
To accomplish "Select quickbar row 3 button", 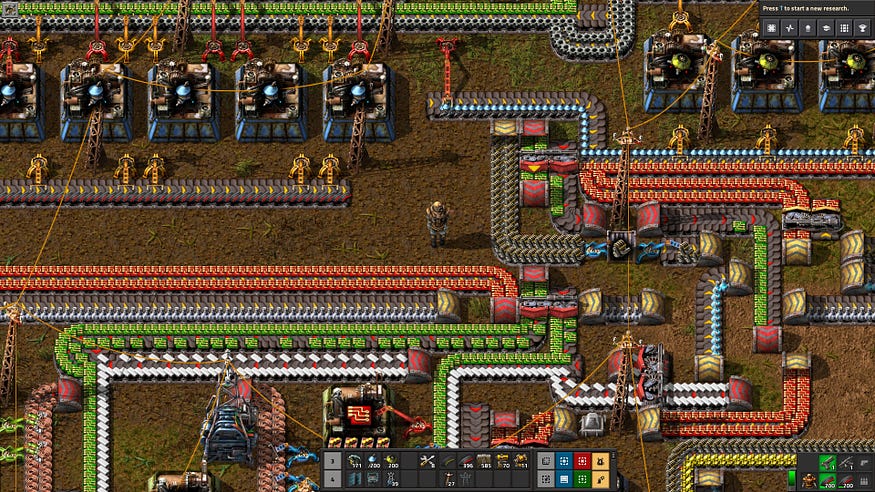I will coord(332,461).
